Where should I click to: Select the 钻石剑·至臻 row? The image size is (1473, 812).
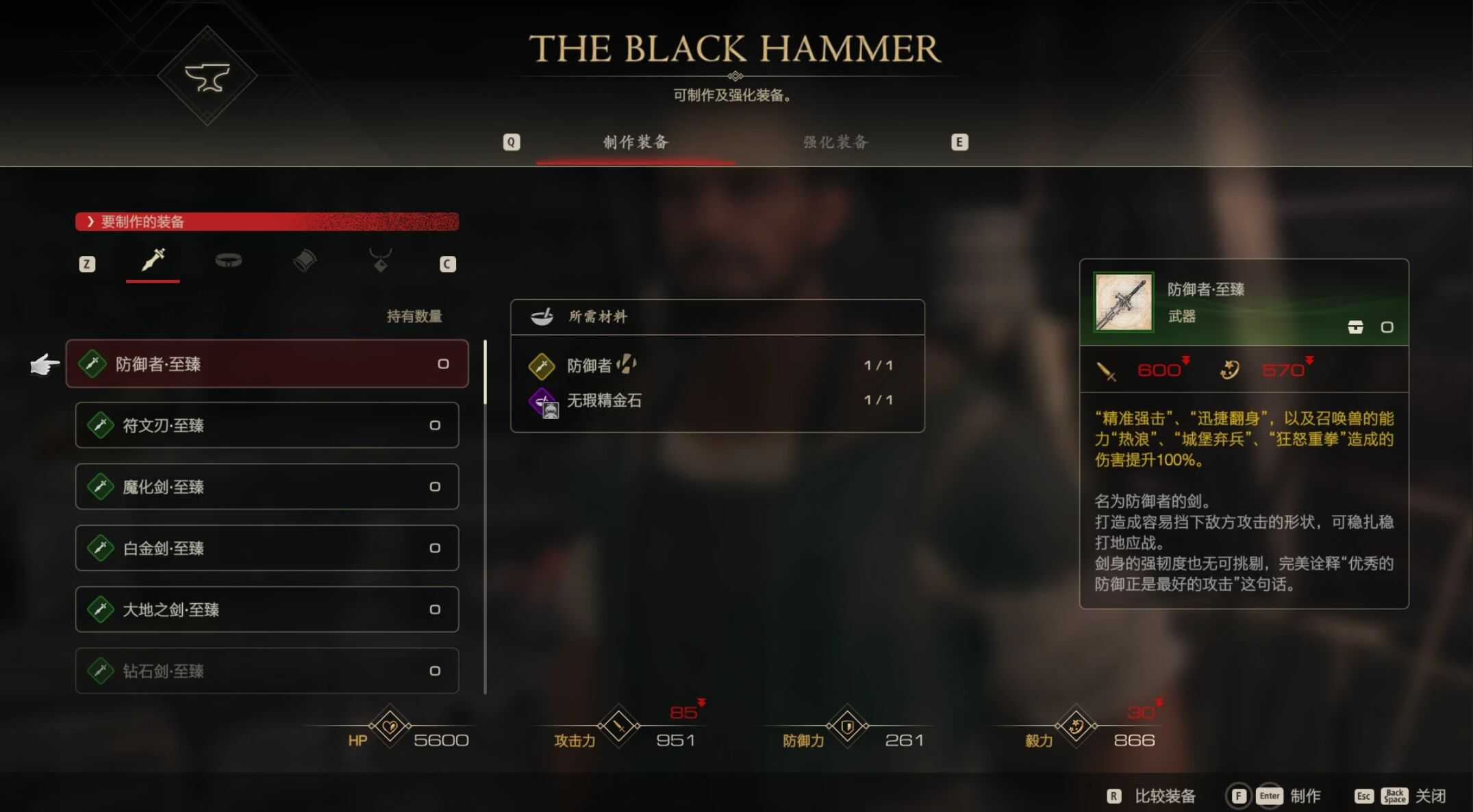pyautogui.click(x=267, y=670)
